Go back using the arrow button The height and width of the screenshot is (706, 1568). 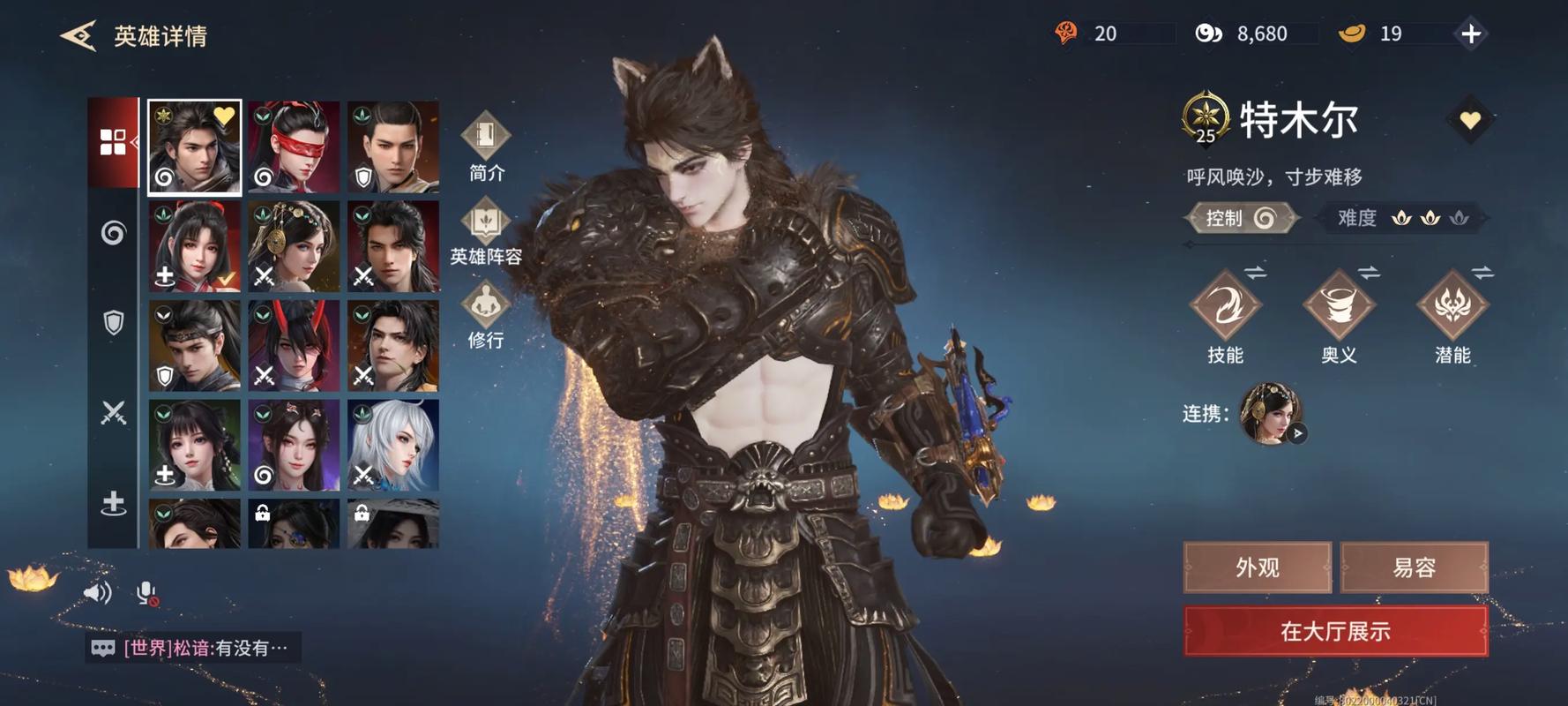click(x=78, y=35)
